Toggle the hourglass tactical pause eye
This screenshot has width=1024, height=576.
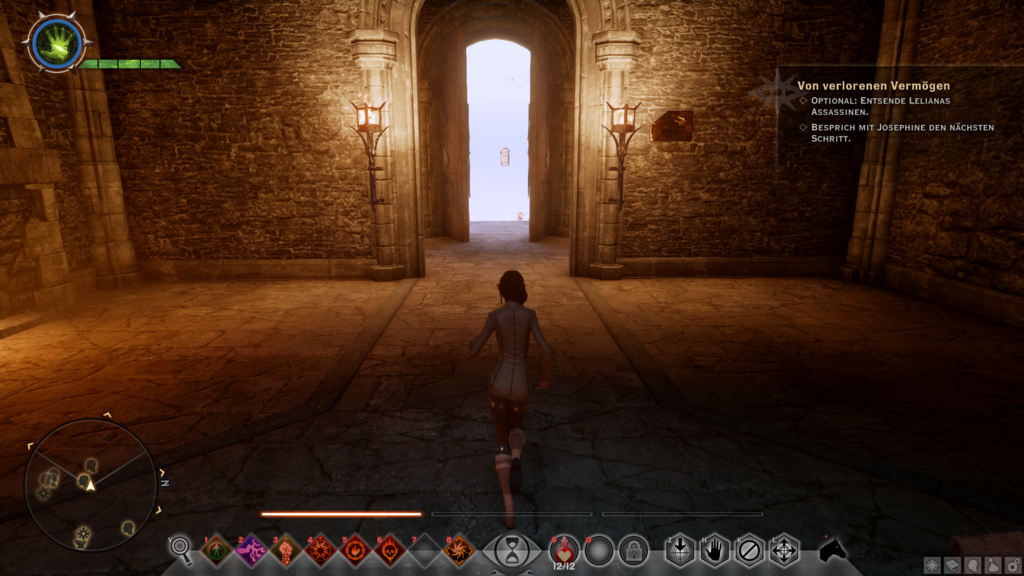512,550
